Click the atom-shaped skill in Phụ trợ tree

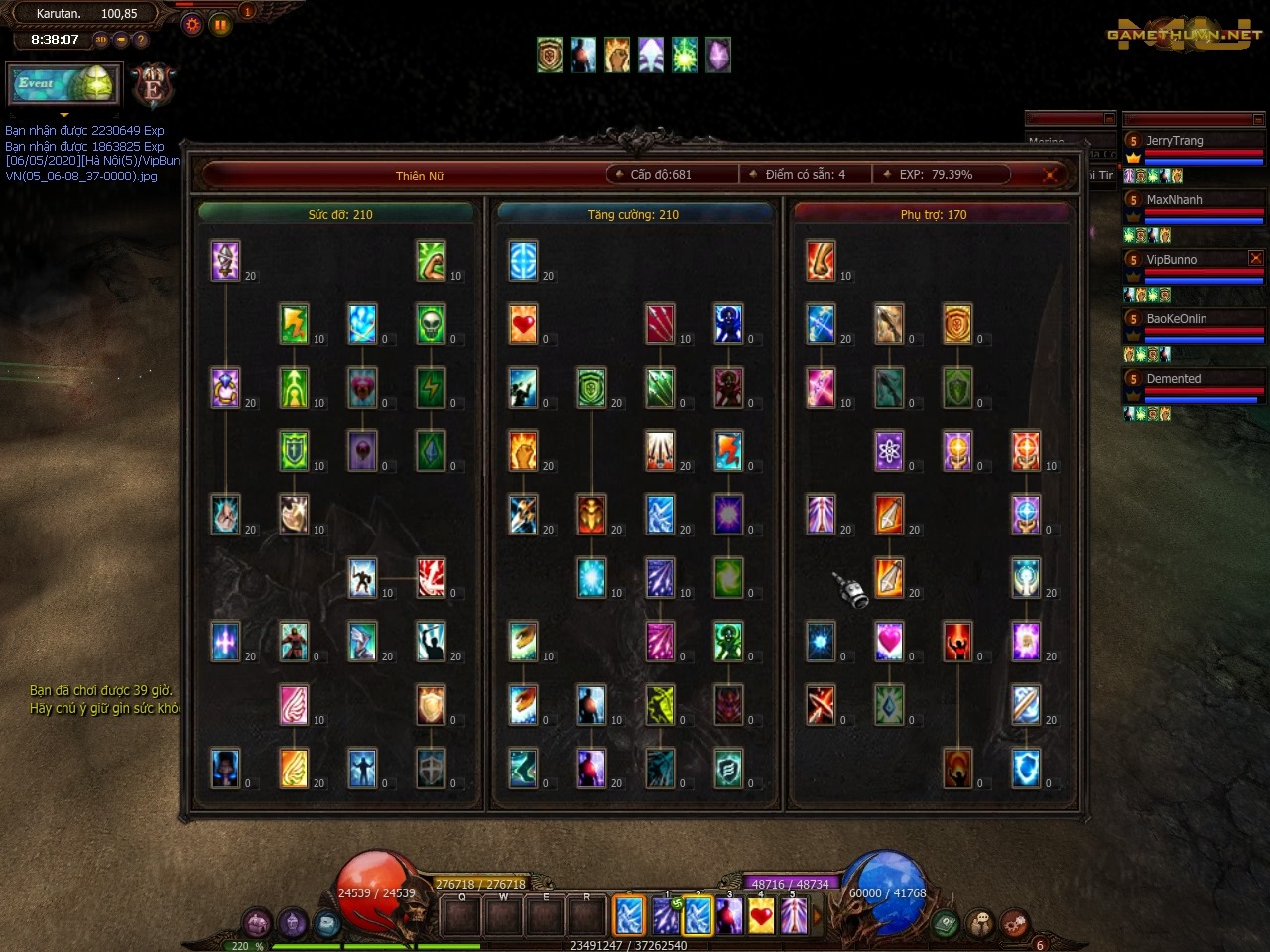pos(890,450)
